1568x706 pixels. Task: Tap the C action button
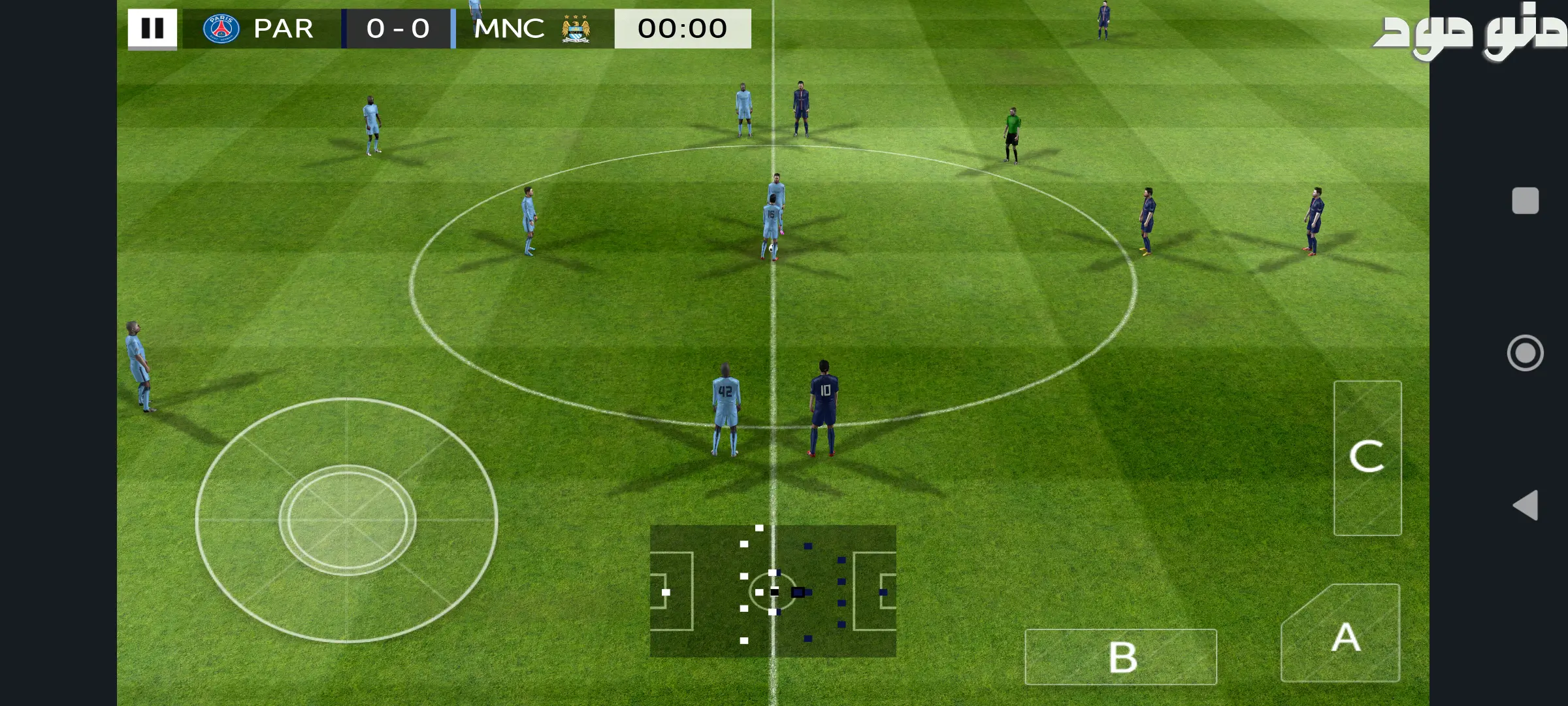point(1367,457)
